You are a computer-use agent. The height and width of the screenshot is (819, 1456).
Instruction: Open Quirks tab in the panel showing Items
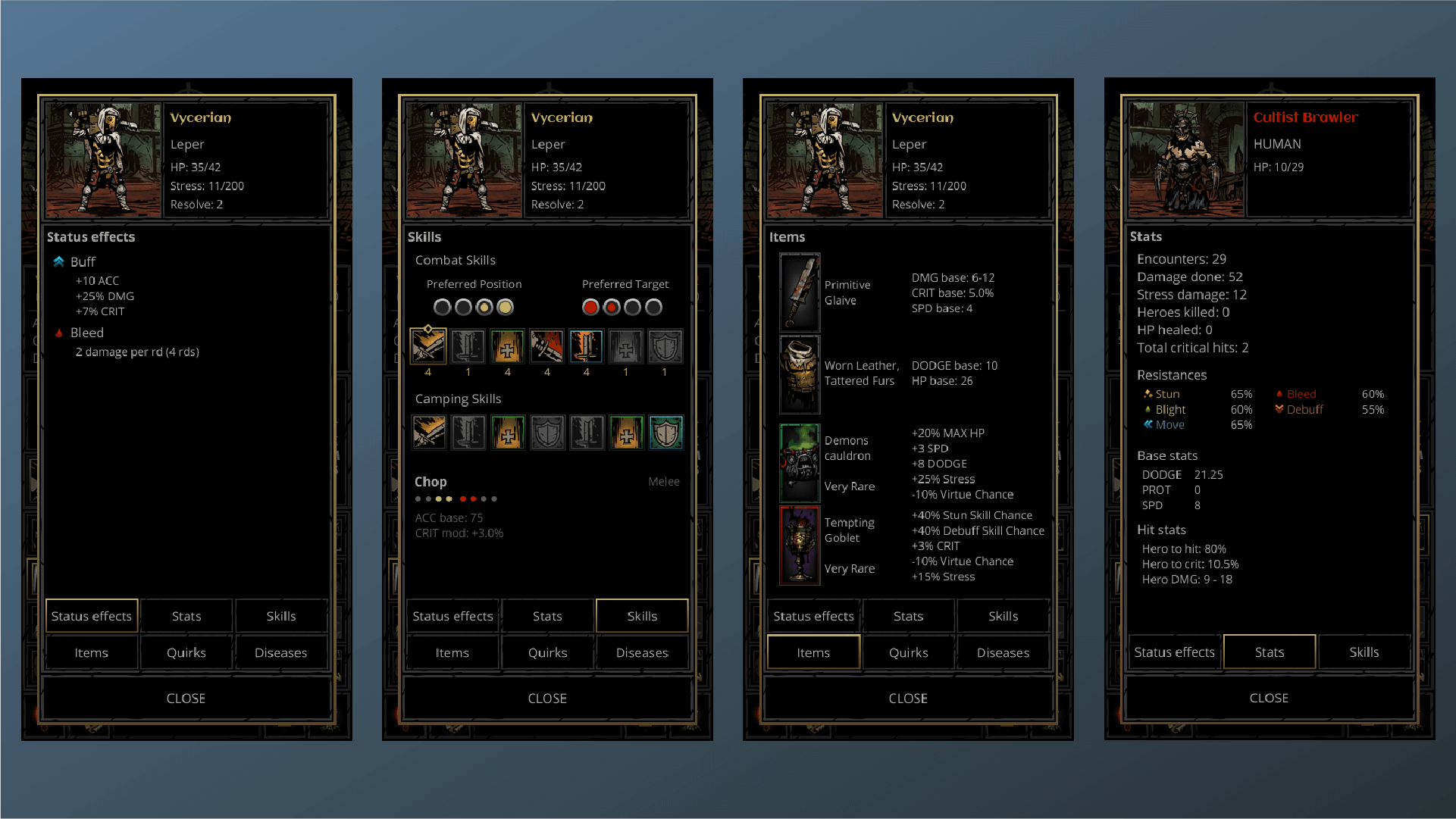908,652
